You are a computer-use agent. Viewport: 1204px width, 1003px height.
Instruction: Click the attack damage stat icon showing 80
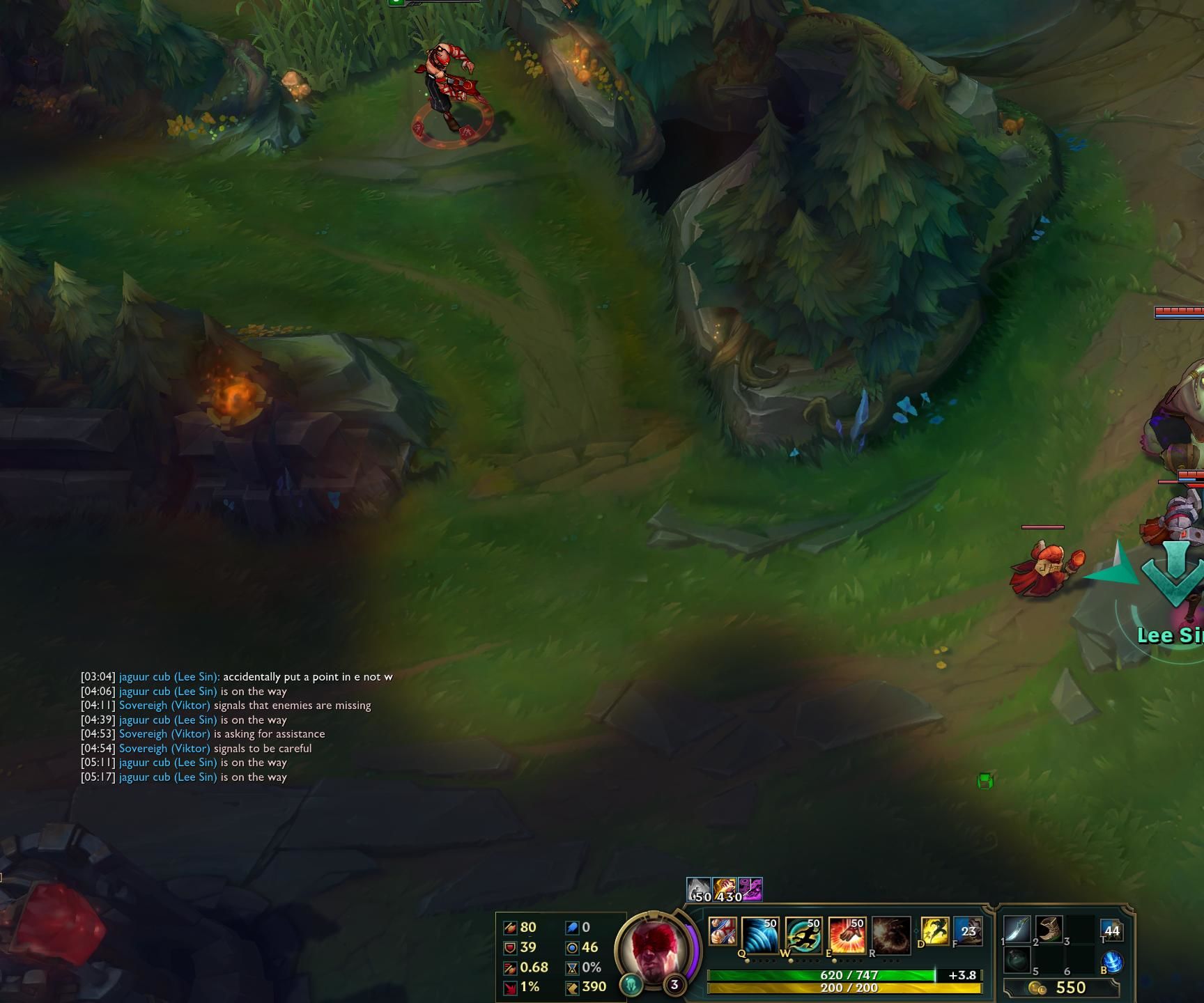[511, 928]
